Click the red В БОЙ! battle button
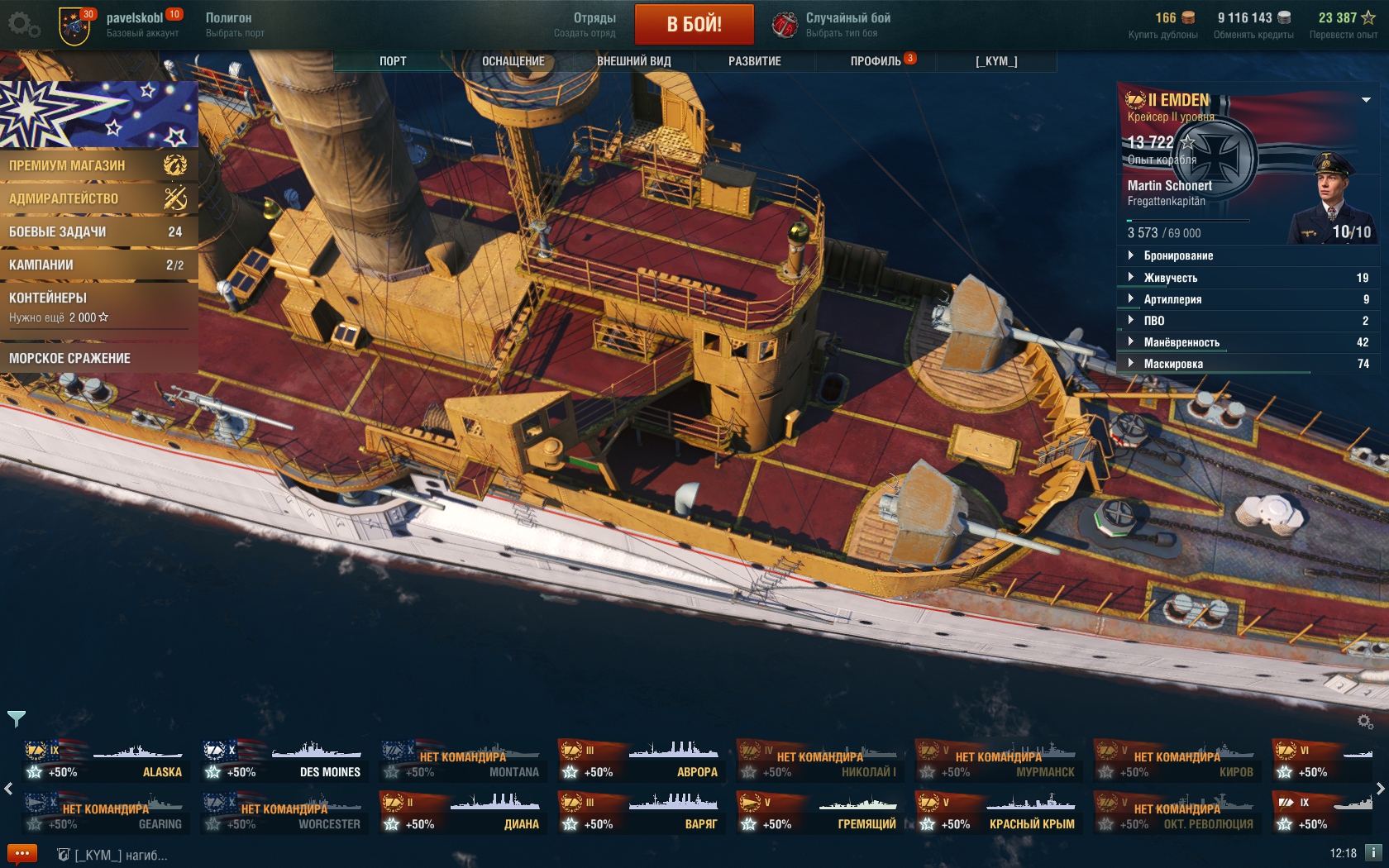 click(x=694, y=24)
